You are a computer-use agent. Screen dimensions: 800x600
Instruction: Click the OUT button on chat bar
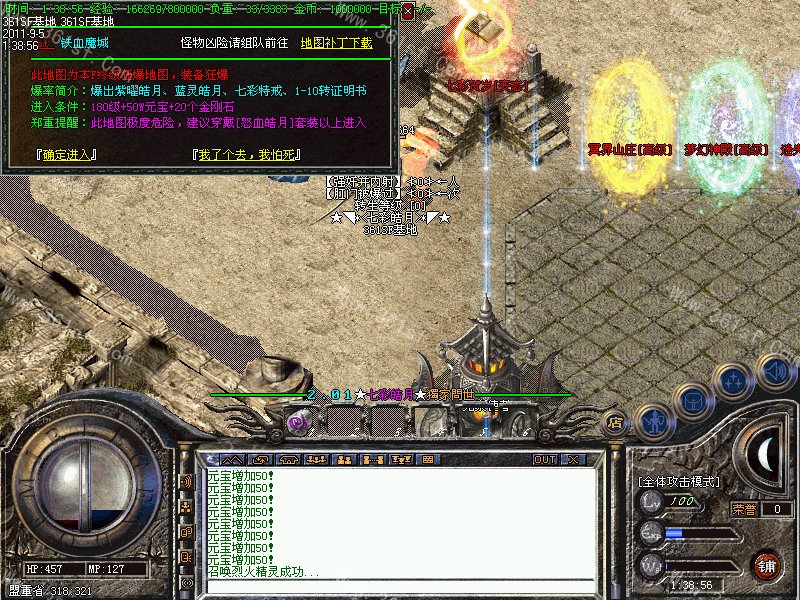pyautogui.click(x=544, y=460)
